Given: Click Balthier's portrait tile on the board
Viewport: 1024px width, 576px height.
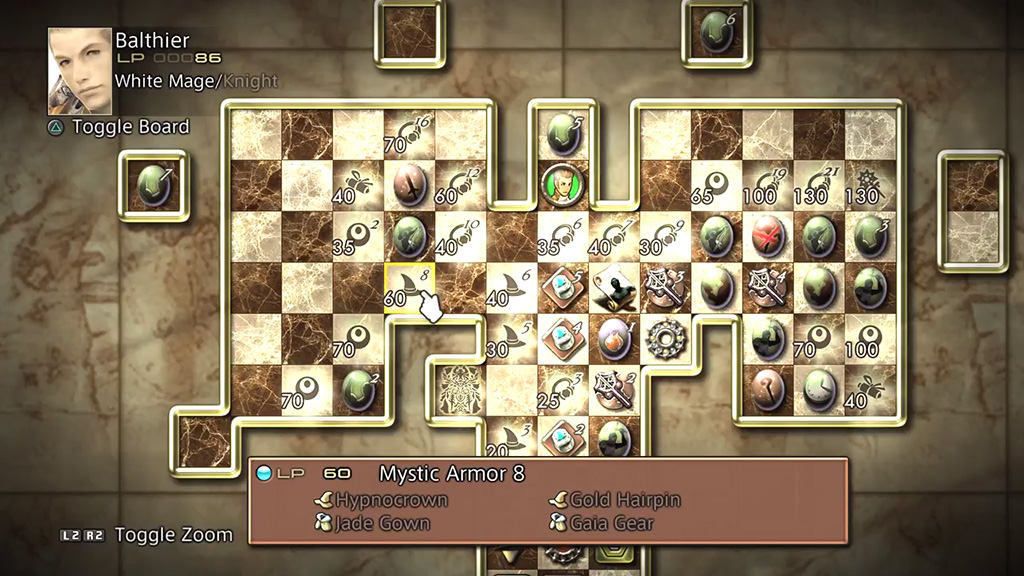Looking at the screenshot, I should coord(562,184).
